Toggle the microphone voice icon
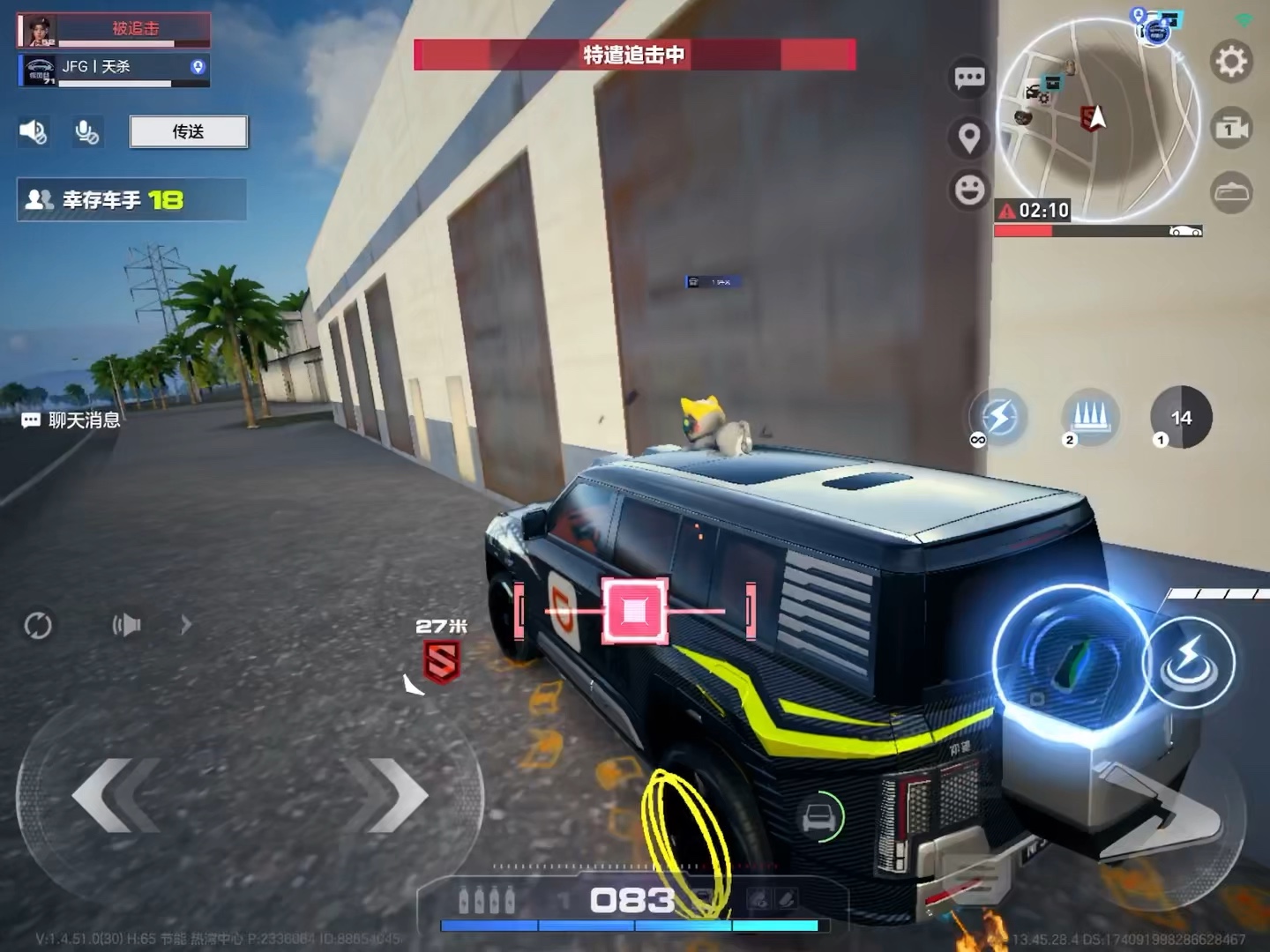This screenshot has width=1270, height=952. (86, 132)
